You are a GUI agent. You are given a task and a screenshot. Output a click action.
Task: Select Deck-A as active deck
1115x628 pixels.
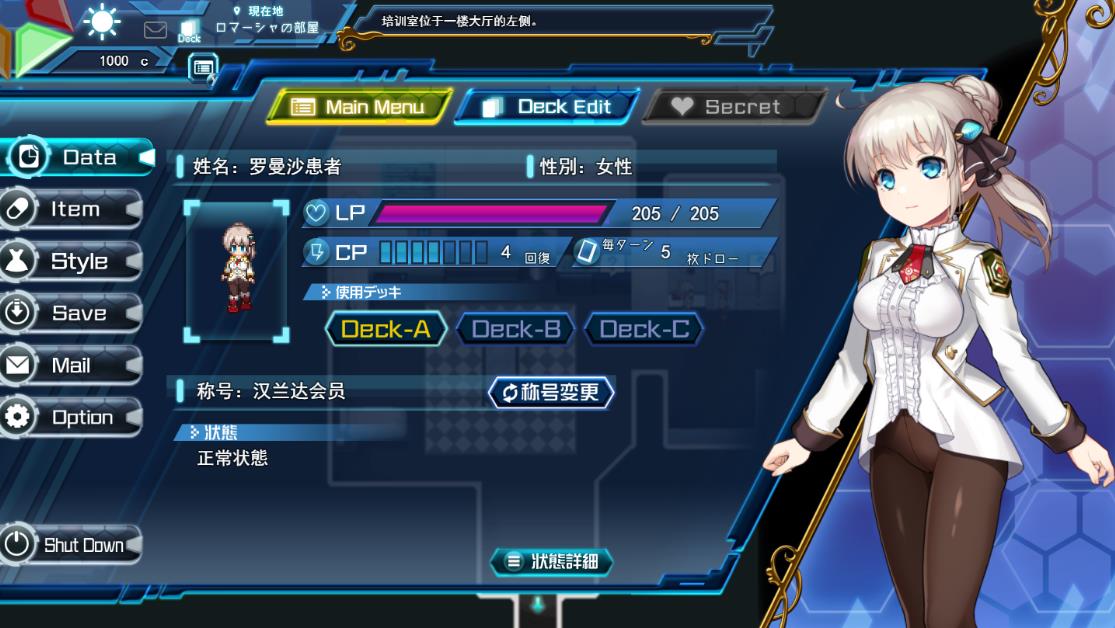click(386, 329)
